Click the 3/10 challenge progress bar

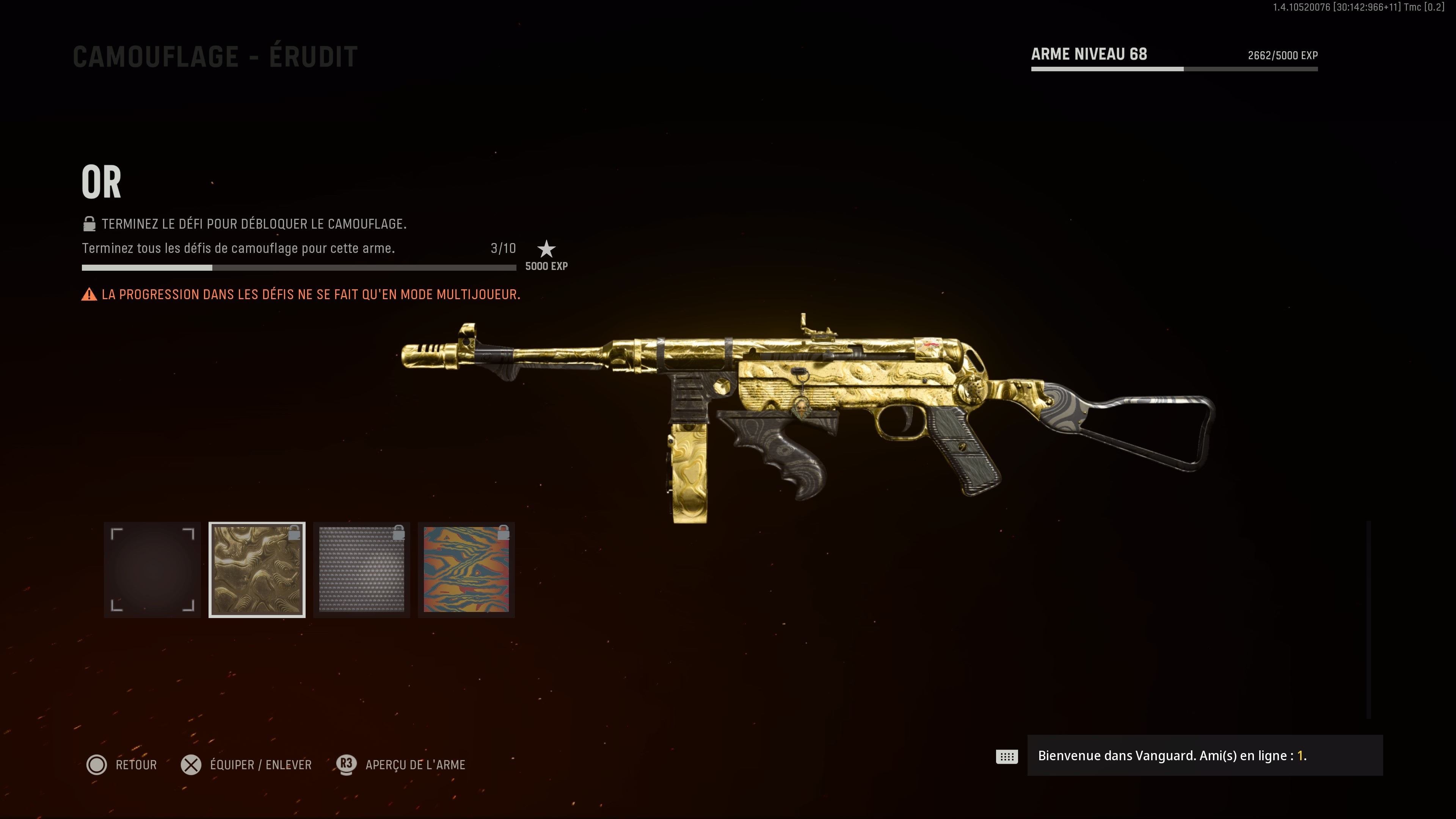tap(298, 267)
